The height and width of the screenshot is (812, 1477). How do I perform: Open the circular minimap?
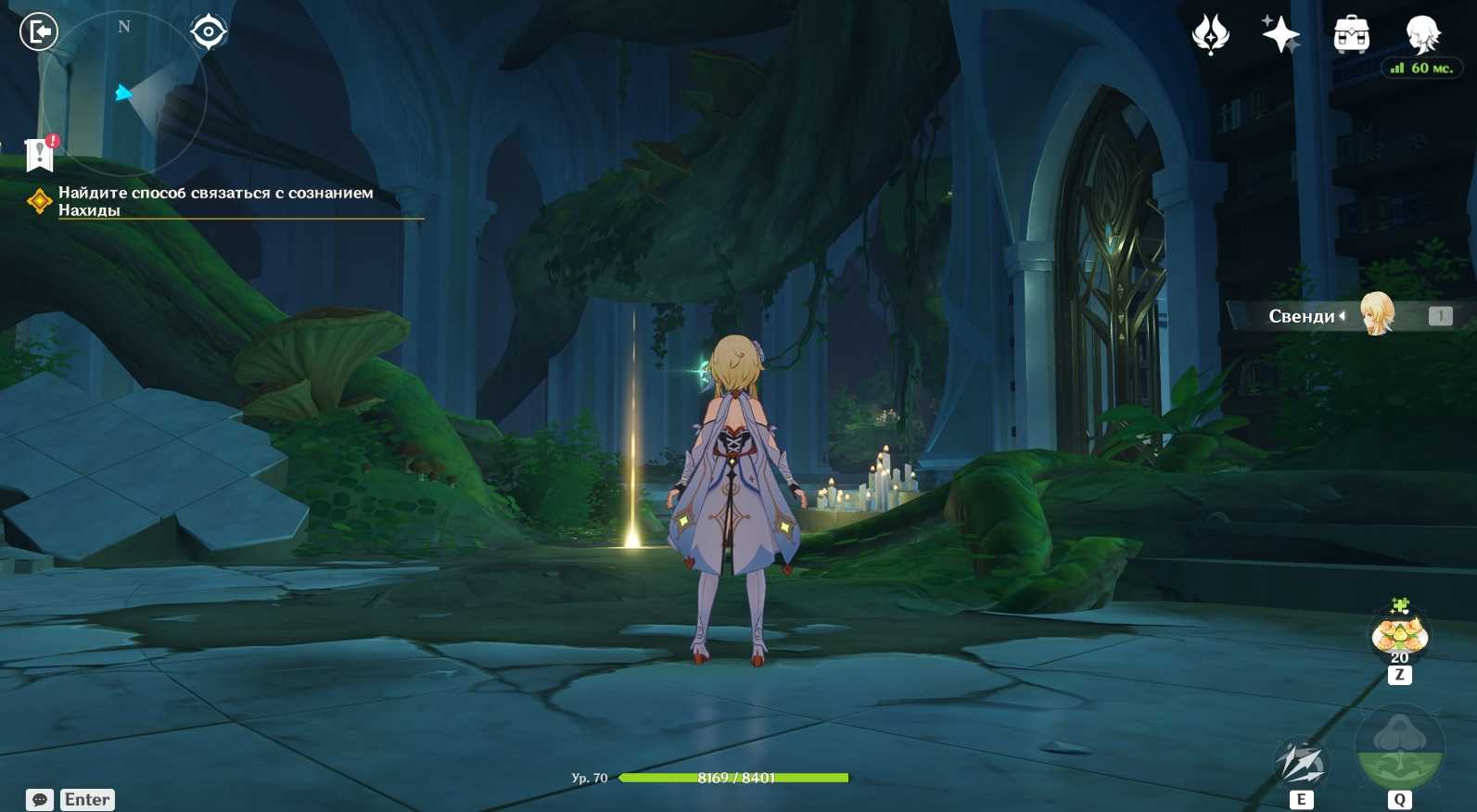(x=124, y=93)
